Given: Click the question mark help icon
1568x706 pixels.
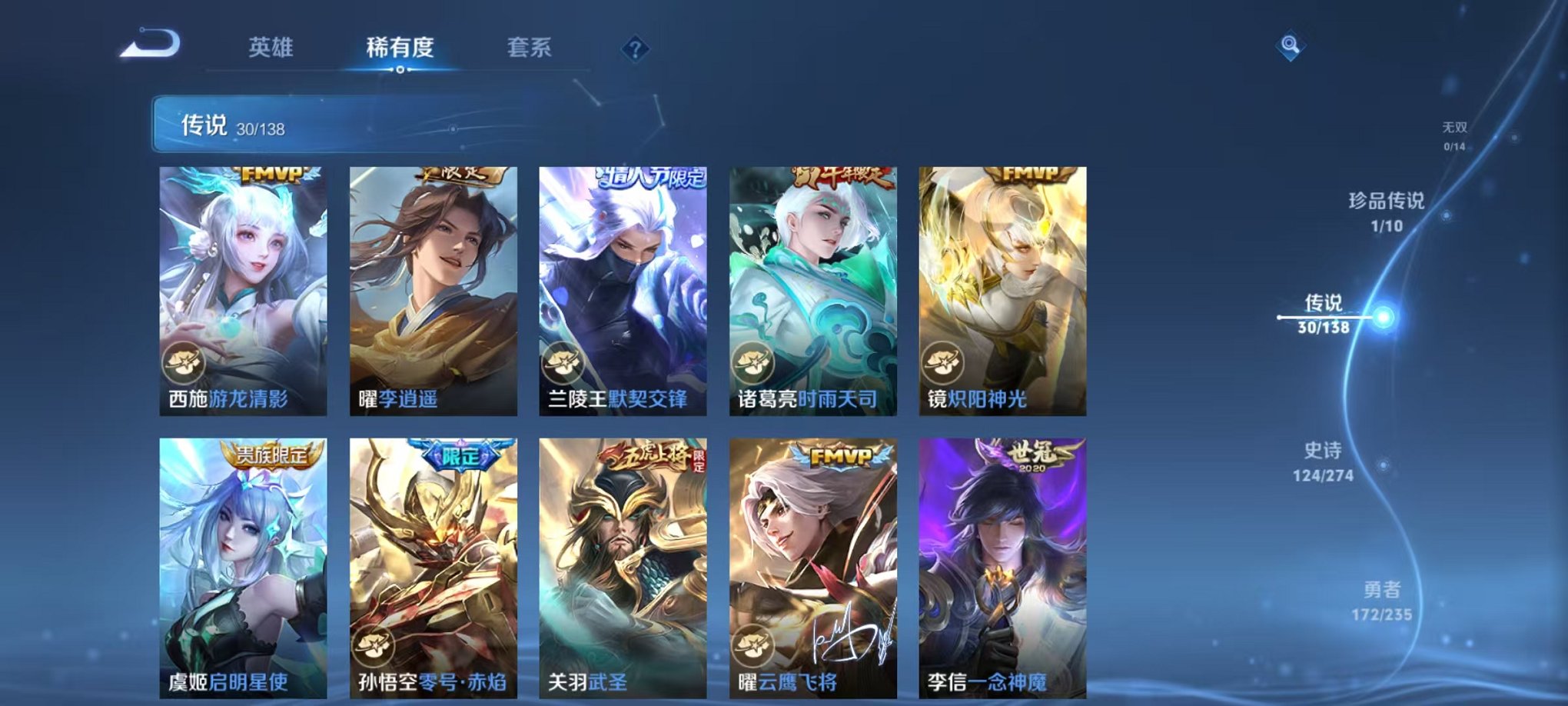Looking at the screenshot, I should click(635, 49).
